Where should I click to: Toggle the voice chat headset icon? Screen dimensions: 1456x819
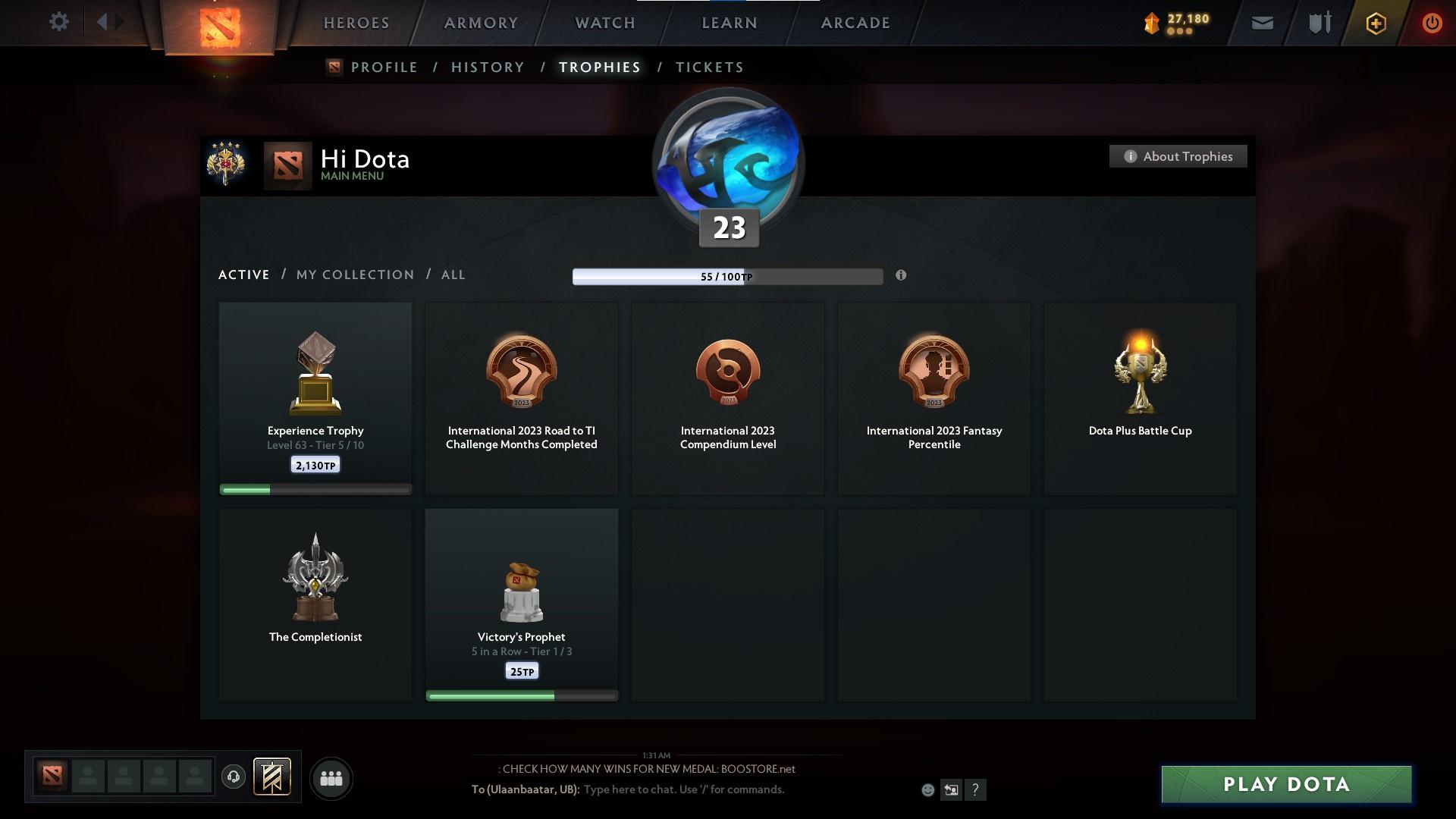234,778
